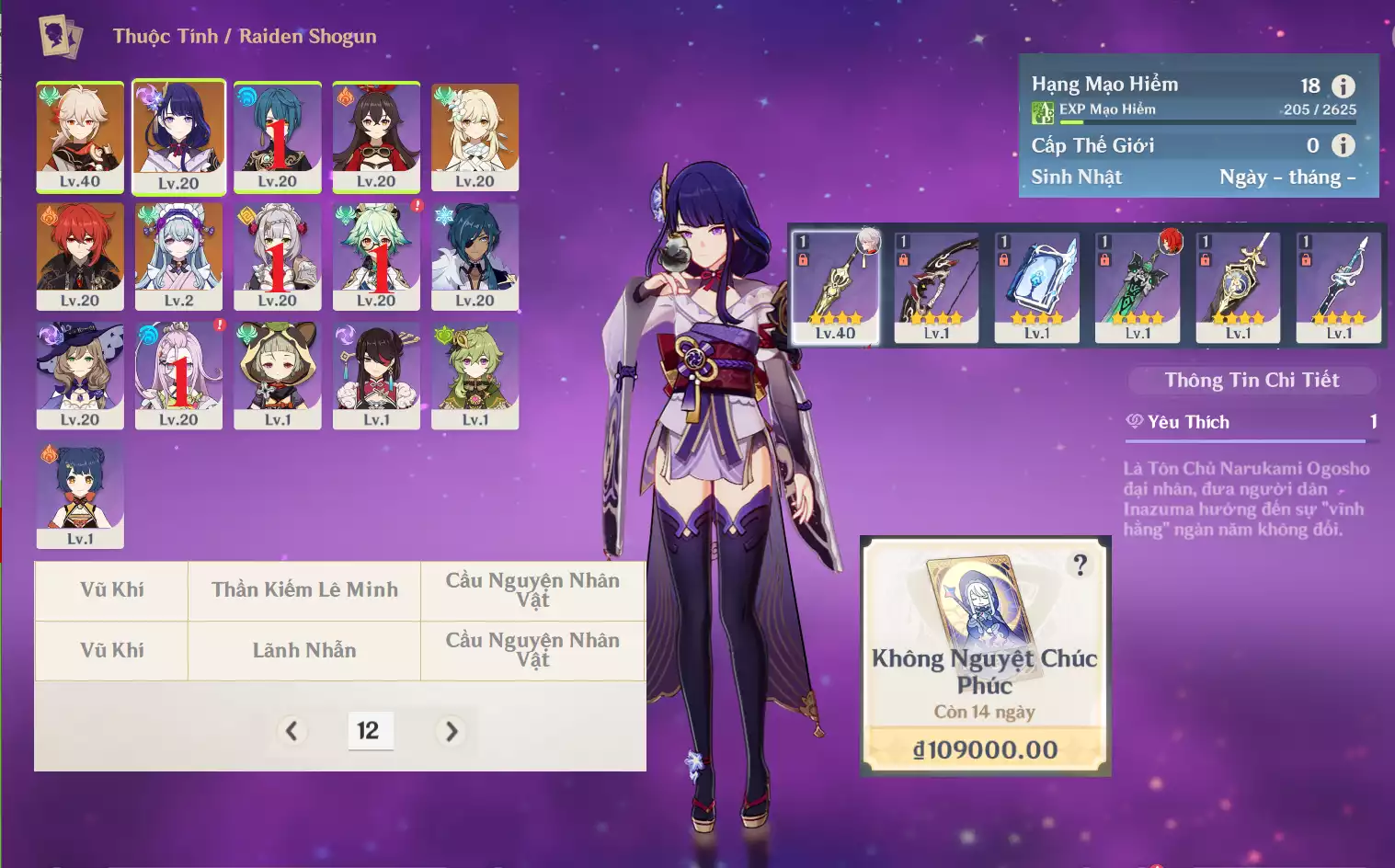Open the Lãnh Nhẫn weapon row
Viewport: 1395px width, 868px height.
(x=304, y=651)
